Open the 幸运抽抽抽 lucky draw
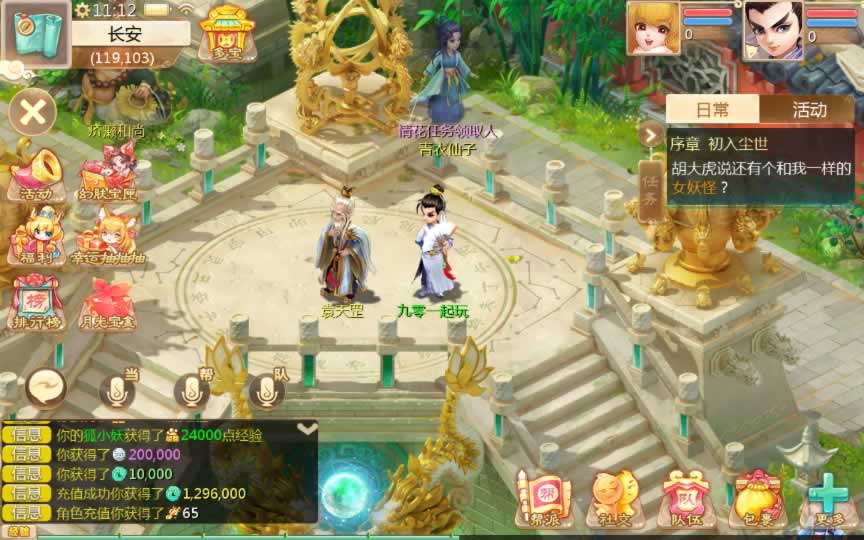 point(108,238)
